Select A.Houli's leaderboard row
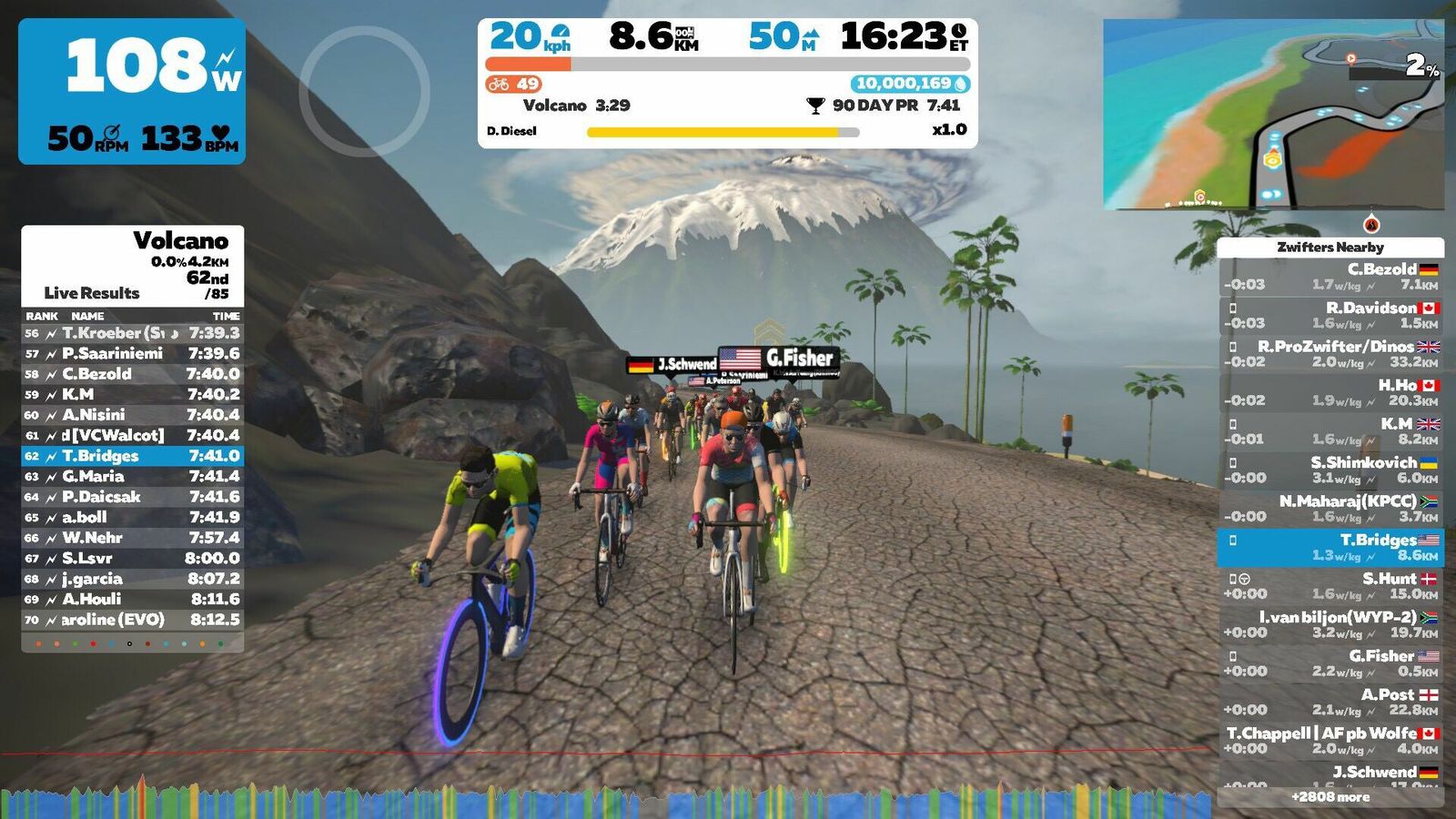Image resolution: width=1456 pixels, height=819 pixels. coord(132,599)
